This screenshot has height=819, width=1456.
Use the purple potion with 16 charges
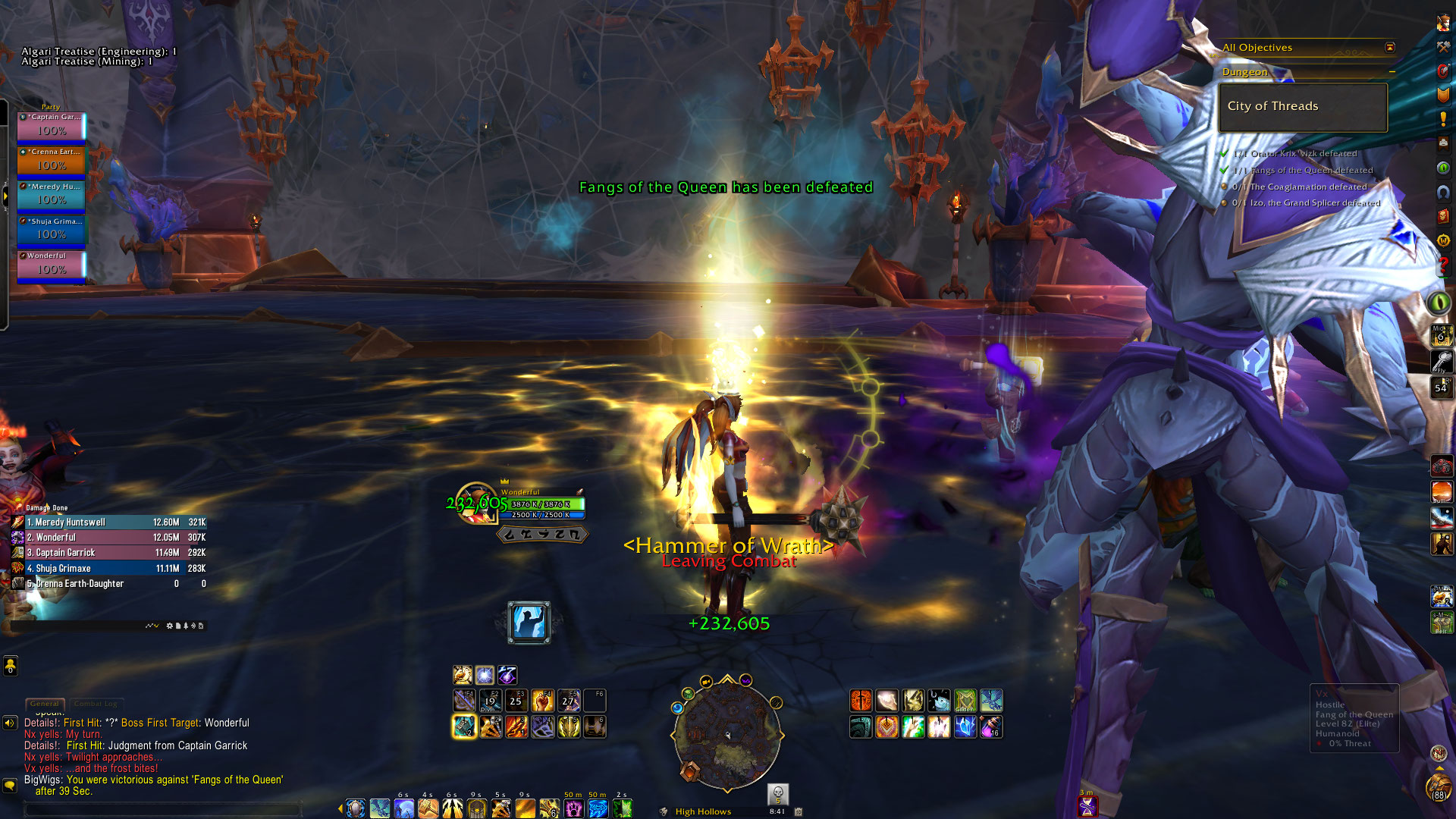pos(991,727)
